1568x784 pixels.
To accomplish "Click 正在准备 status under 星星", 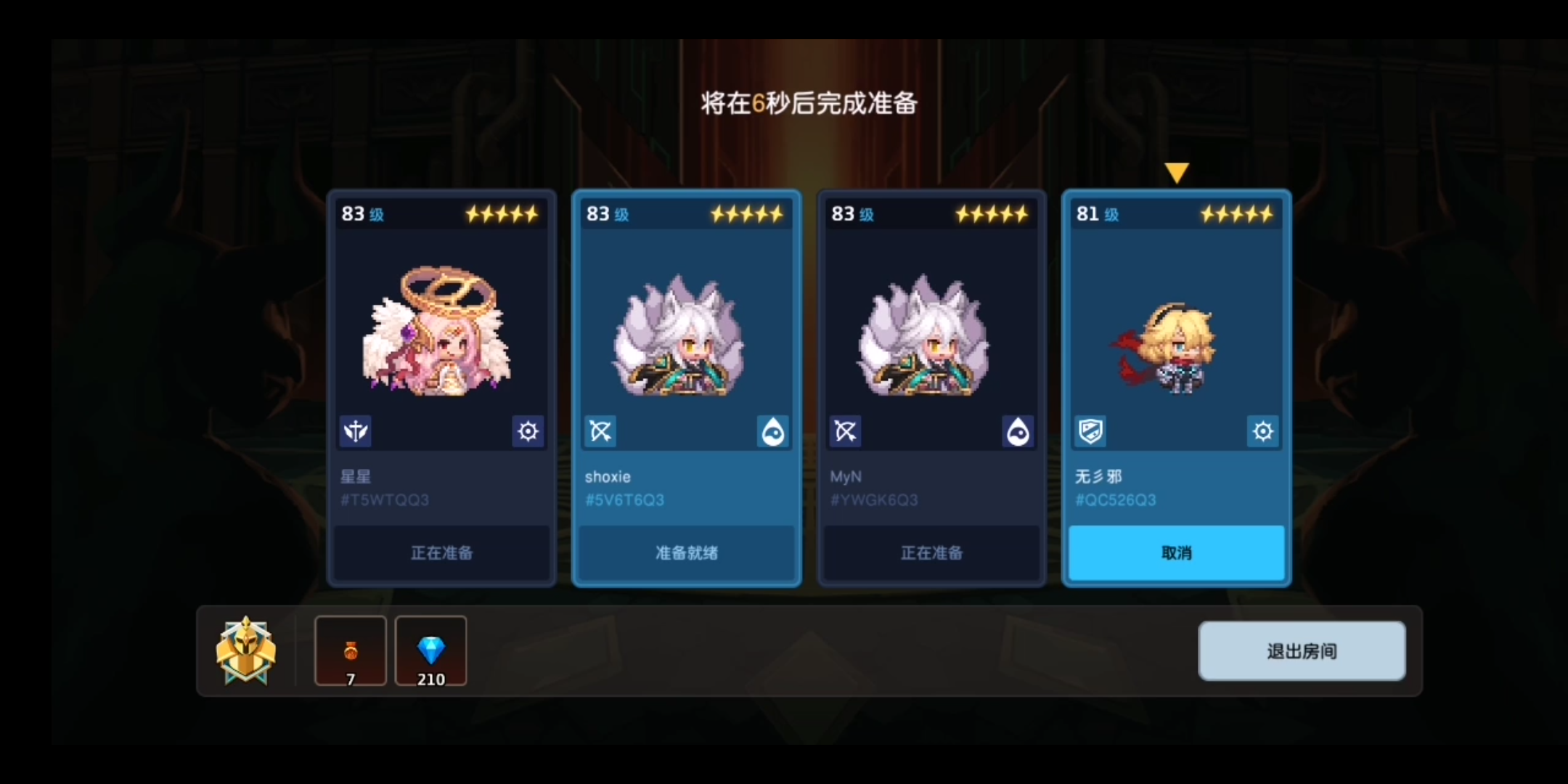I will click(441, 553).
